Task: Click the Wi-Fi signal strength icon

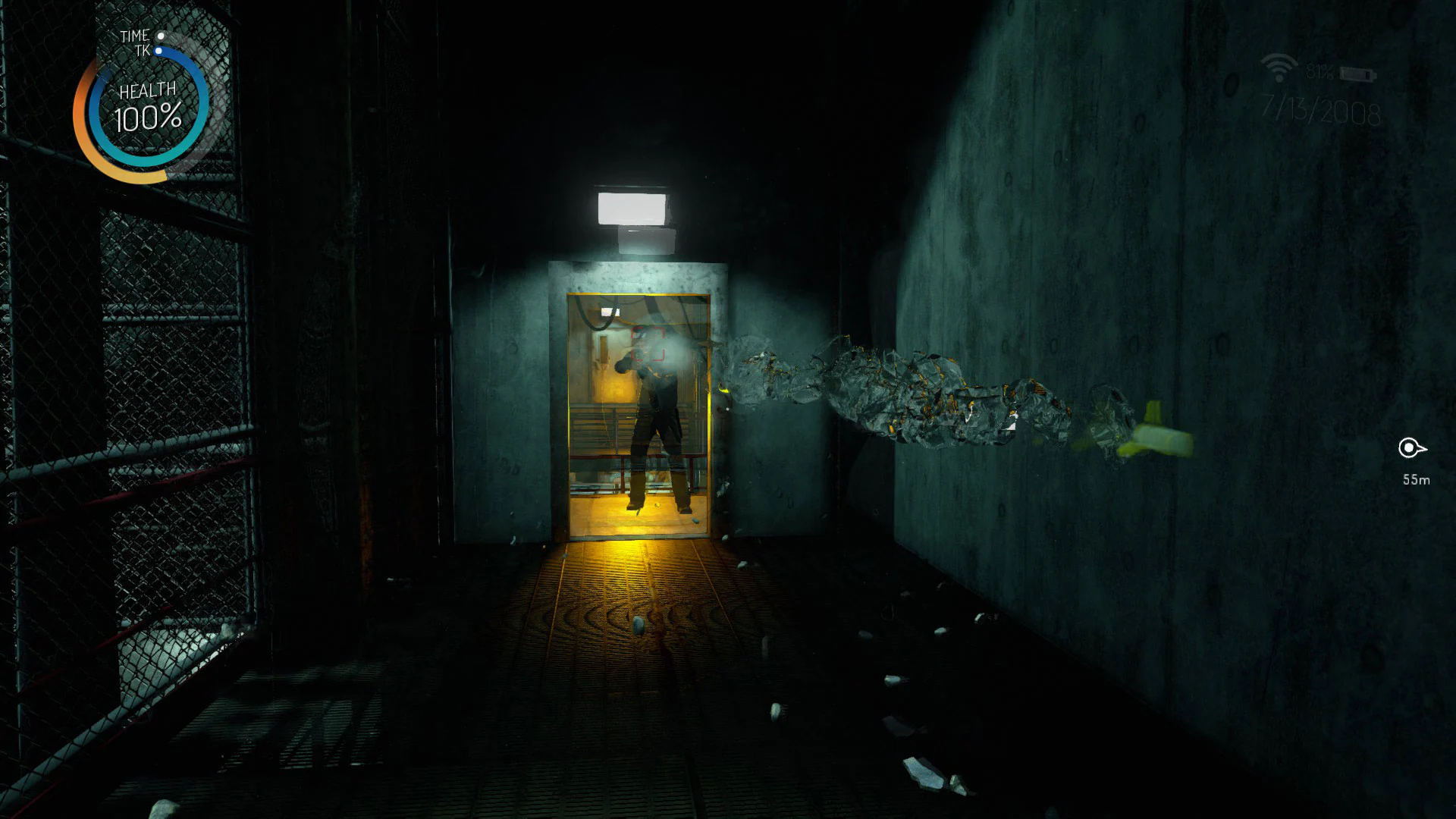Action: pyautogui.click(x=1278, y=67)
